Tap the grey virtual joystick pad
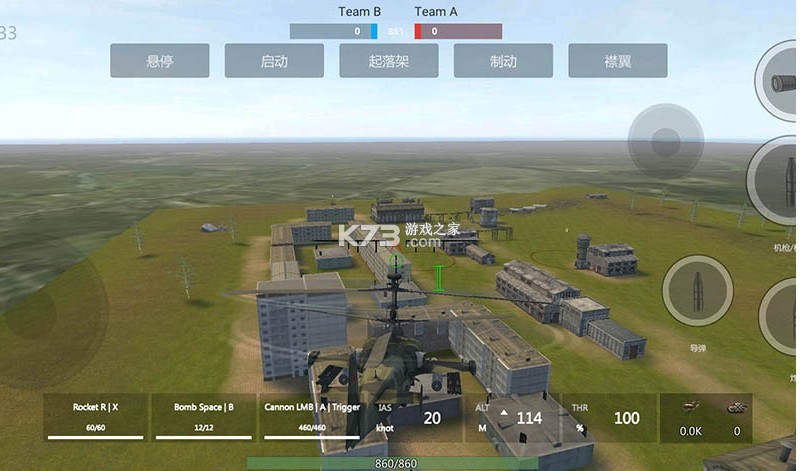Viewport: 800px width, 471px height. pos(664,142)
